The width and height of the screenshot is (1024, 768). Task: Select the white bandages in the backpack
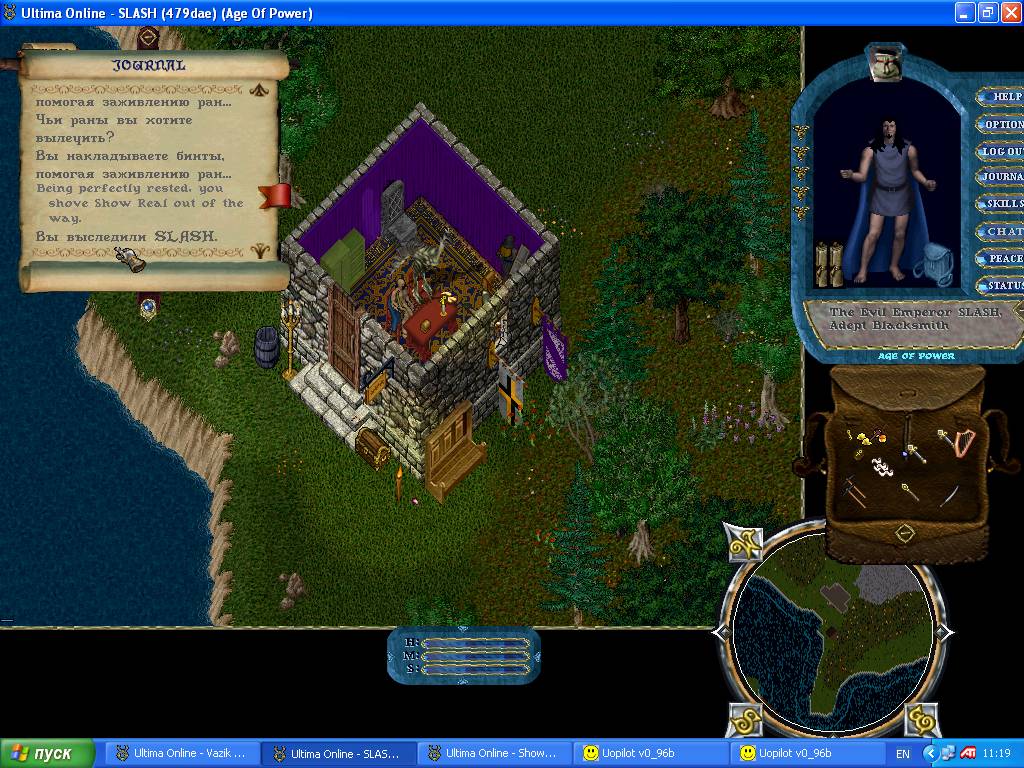point(880,465)
